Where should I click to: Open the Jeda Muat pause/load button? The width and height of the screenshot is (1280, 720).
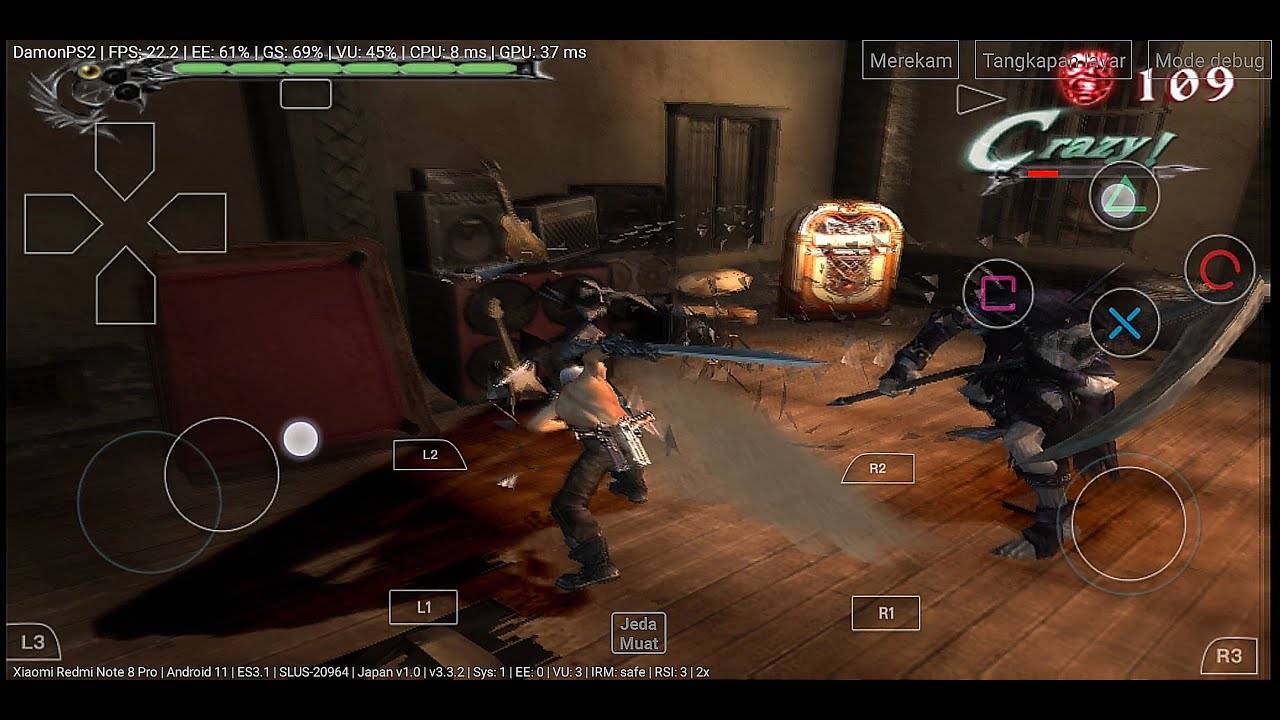(638, 633)
